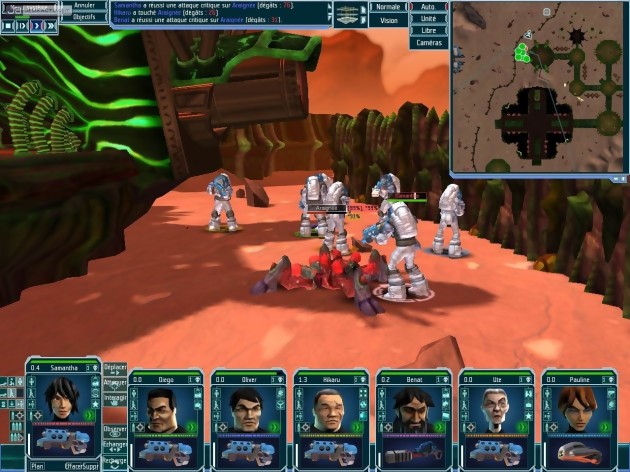The image size is (630, 472).
Task: Choose the Déplacer action
Action: click(x=115, y=367)
